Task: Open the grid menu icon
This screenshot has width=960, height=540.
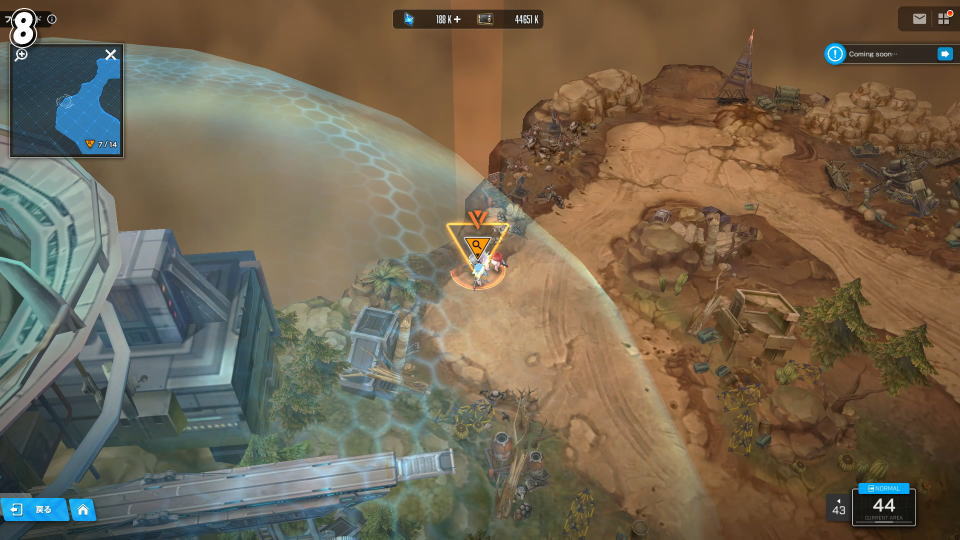Action: [x=944, y=19]
